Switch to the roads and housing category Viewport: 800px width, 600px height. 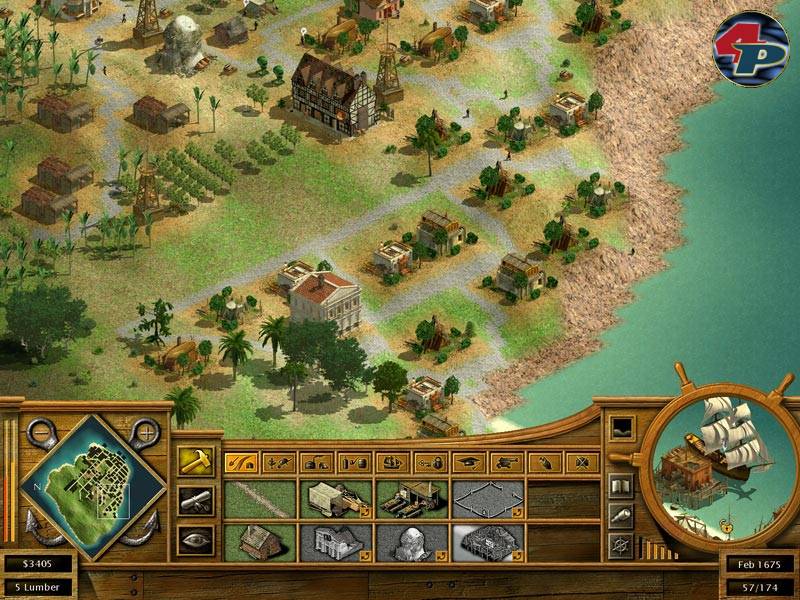pyautogui.click(x=240, y=463)
